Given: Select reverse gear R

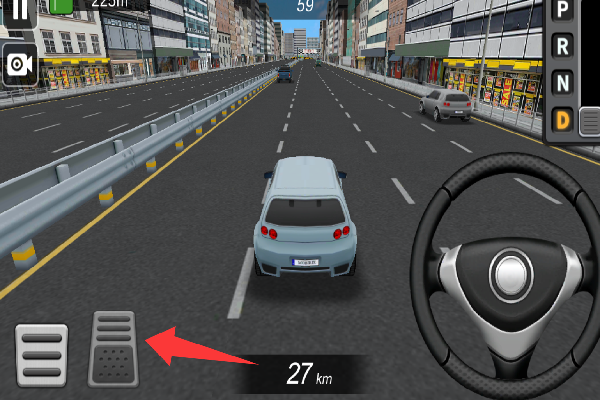Looking at the screenshot, I should tap(563, 46).
